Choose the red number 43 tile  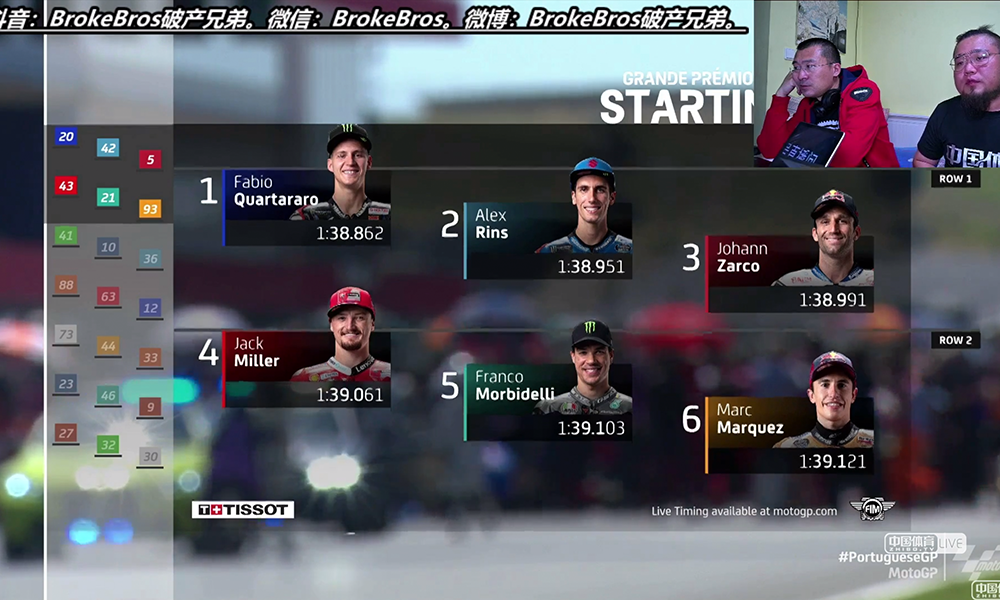point(66,185)
